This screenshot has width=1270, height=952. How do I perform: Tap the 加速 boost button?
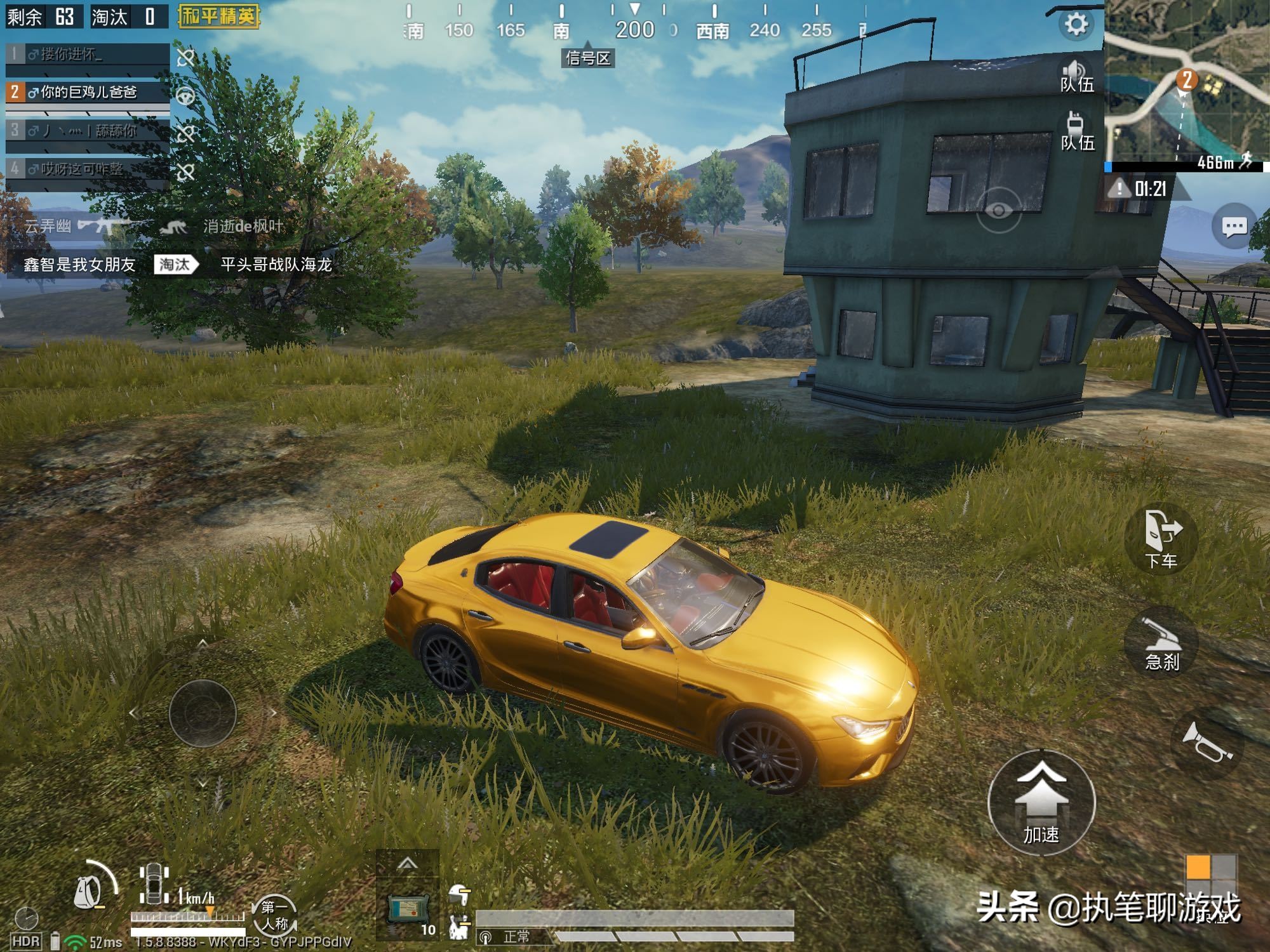click(1041, 802)
